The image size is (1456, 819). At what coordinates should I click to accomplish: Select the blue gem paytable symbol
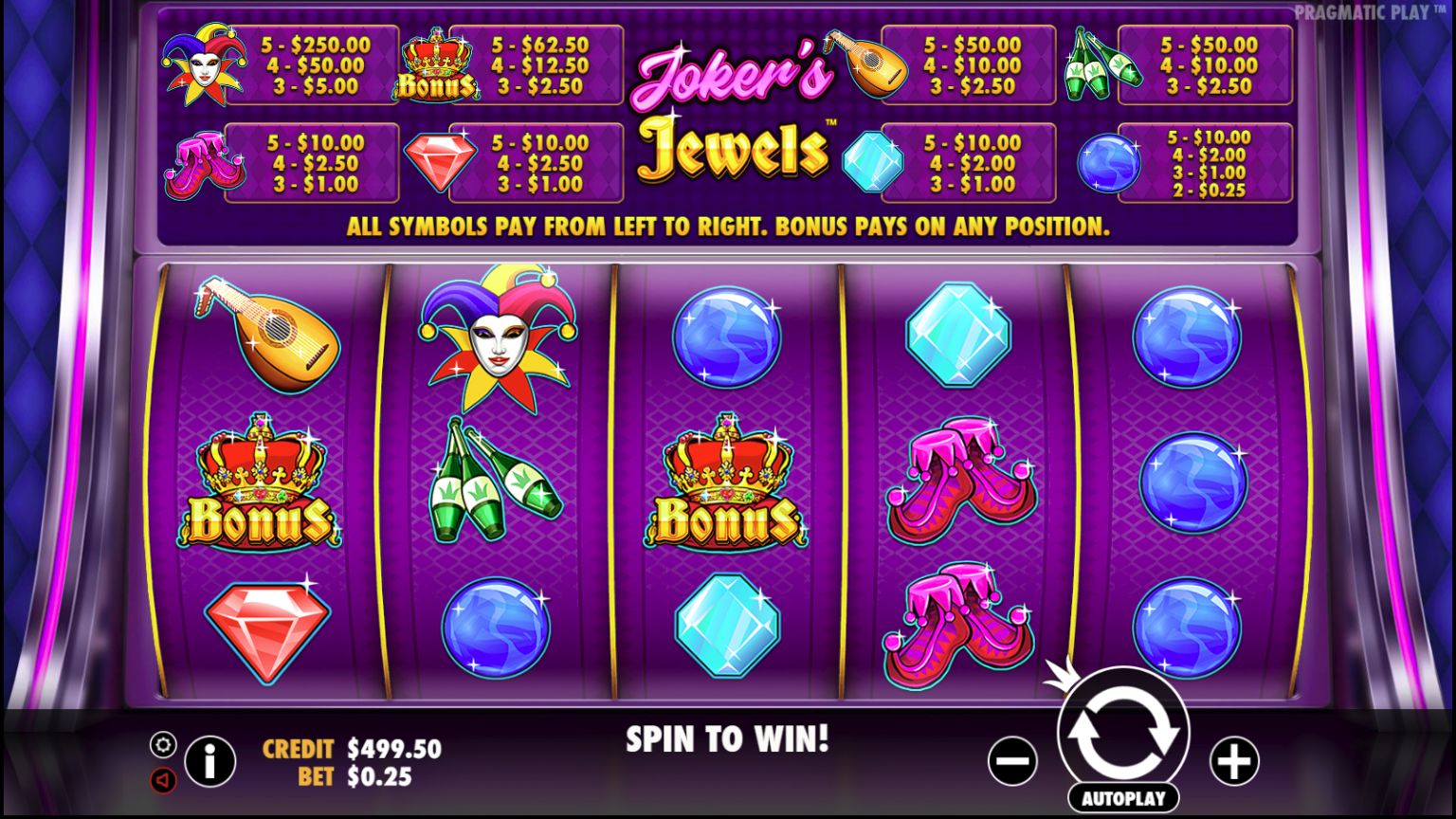(873, 161)
